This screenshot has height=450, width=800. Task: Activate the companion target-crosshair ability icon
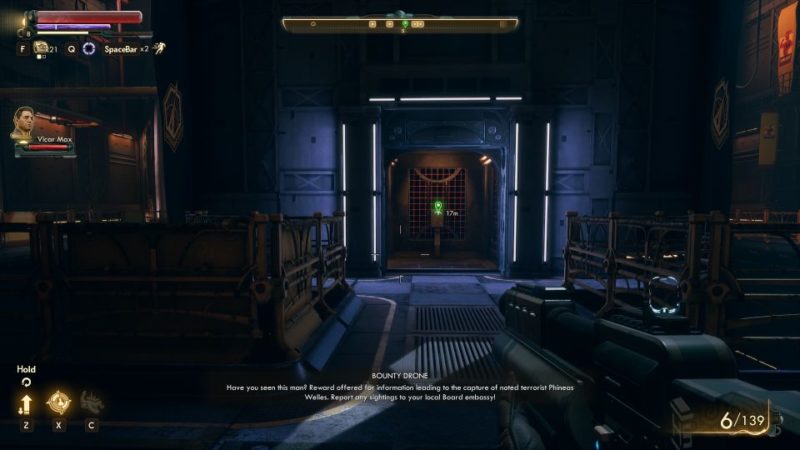(x=58, y=402)
